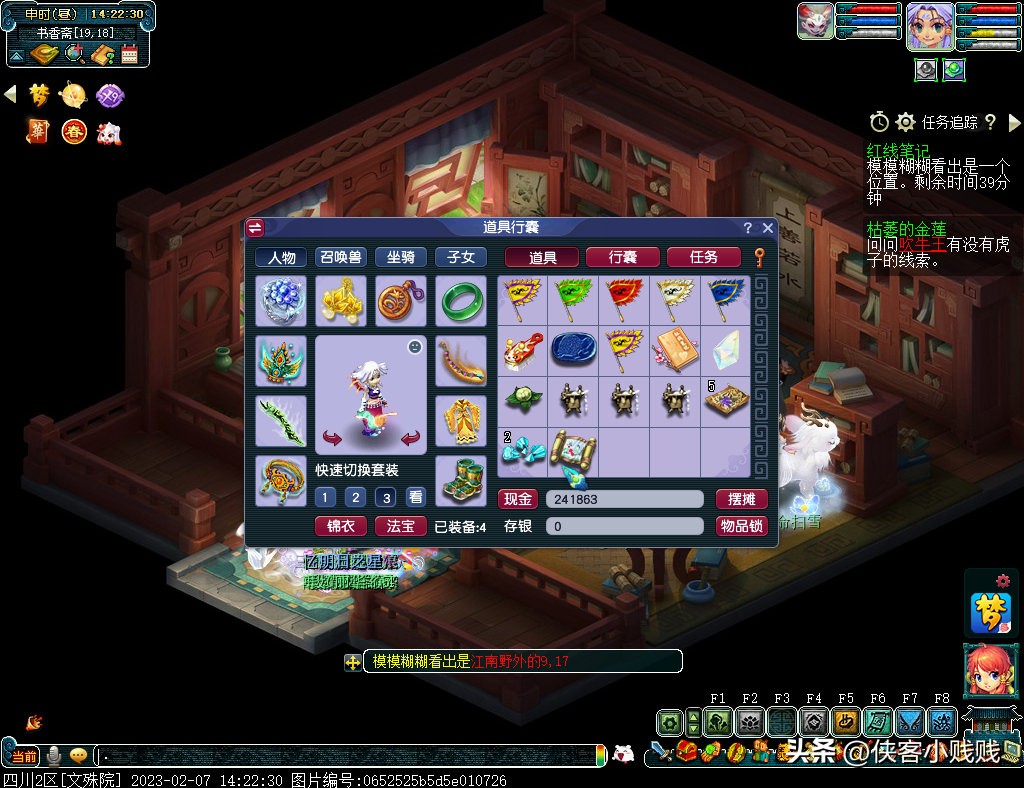This screenshot has height=788, width=1024.
Task: Open the 法宝 treasure panel
Action: (x=400, y=526)
